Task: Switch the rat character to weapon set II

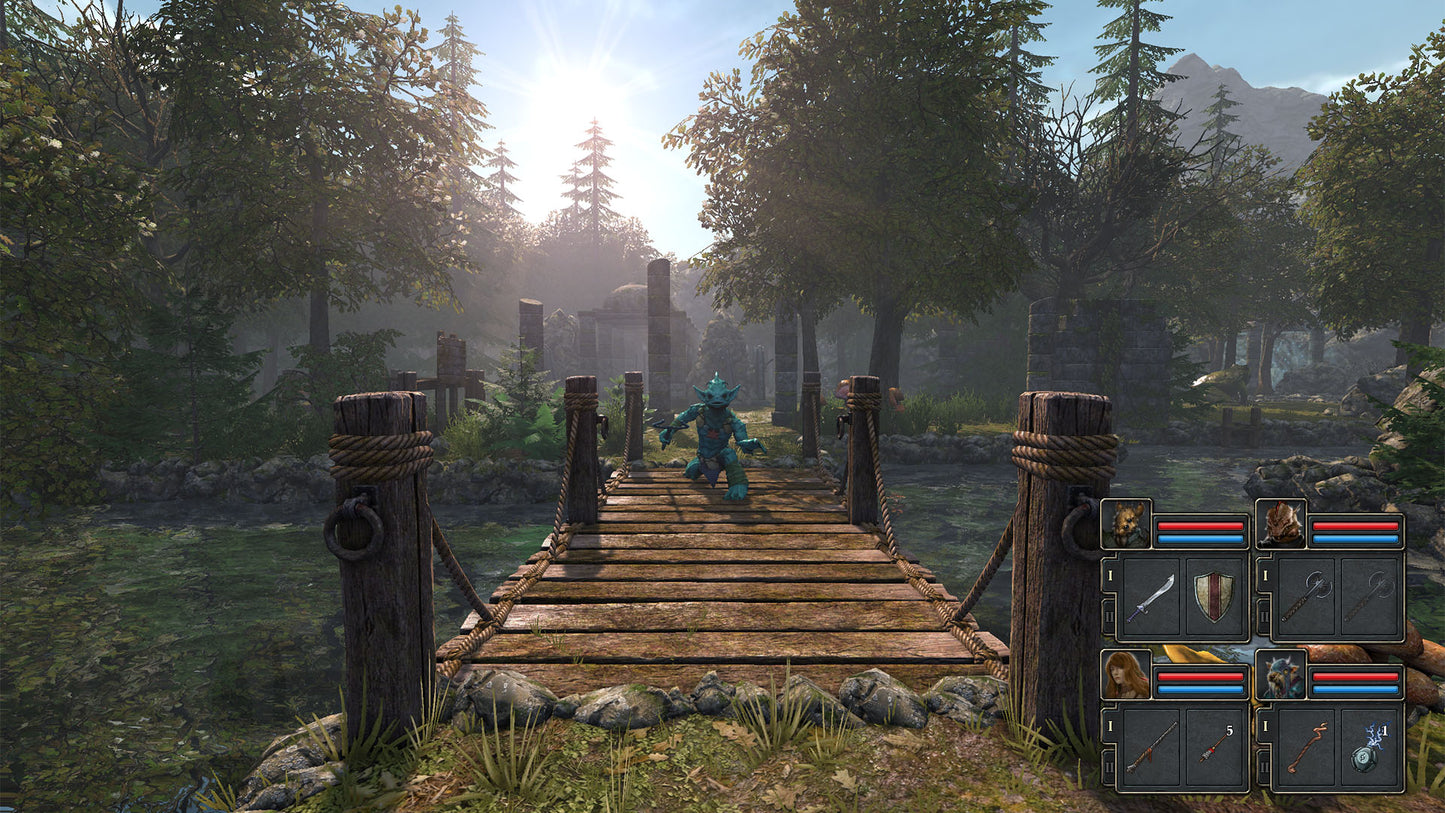Action: [1109, 616]
